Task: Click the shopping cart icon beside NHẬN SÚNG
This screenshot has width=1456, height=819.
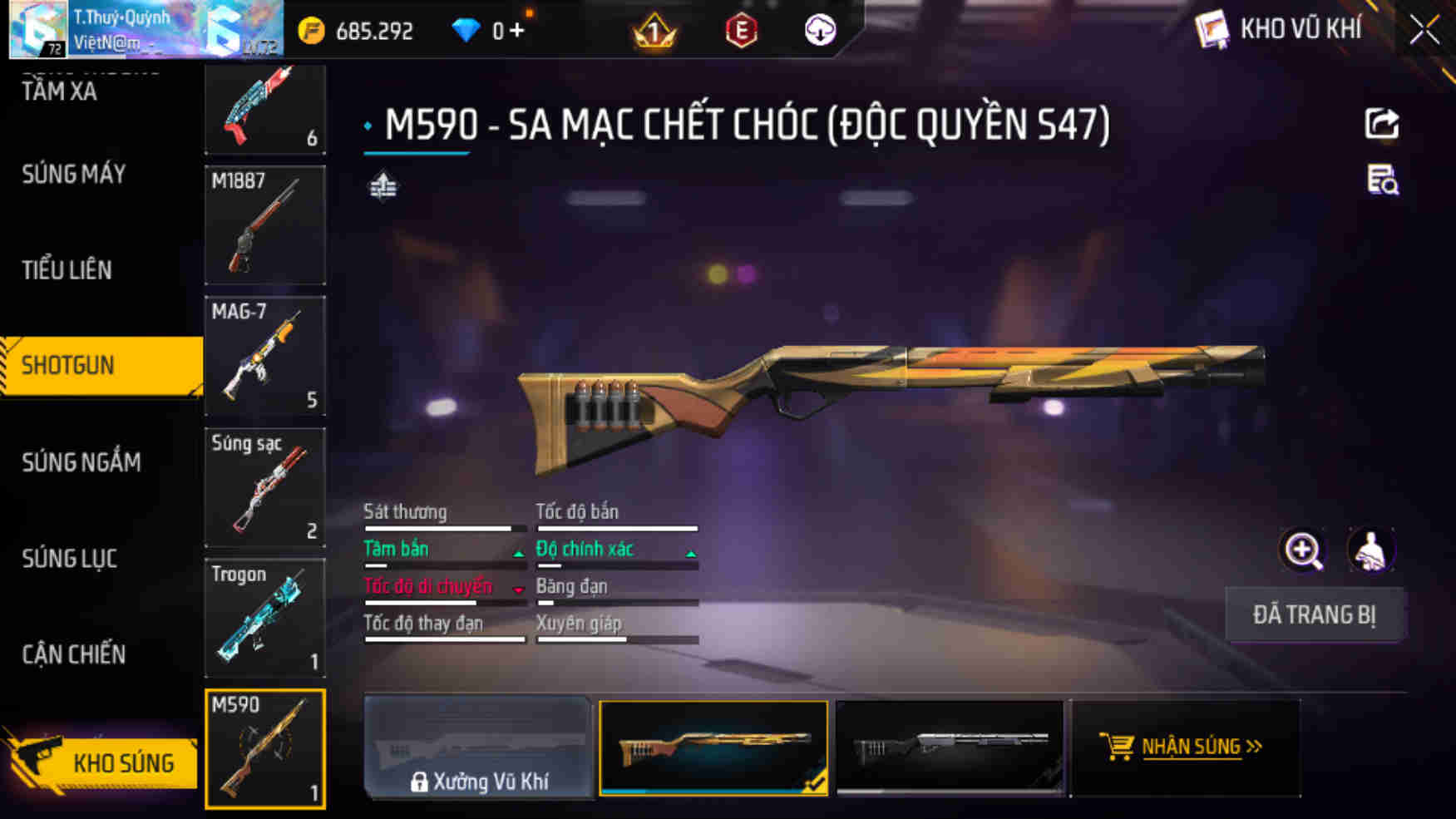Action: click(1118, 747)
